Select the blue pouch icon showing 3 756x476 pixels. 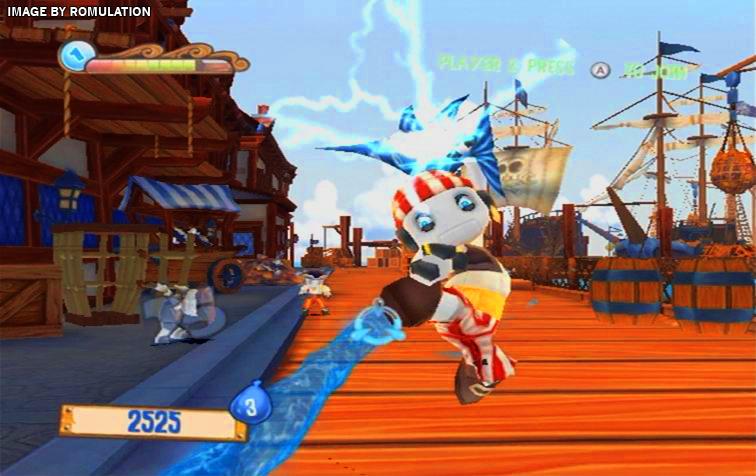[251, 405]
